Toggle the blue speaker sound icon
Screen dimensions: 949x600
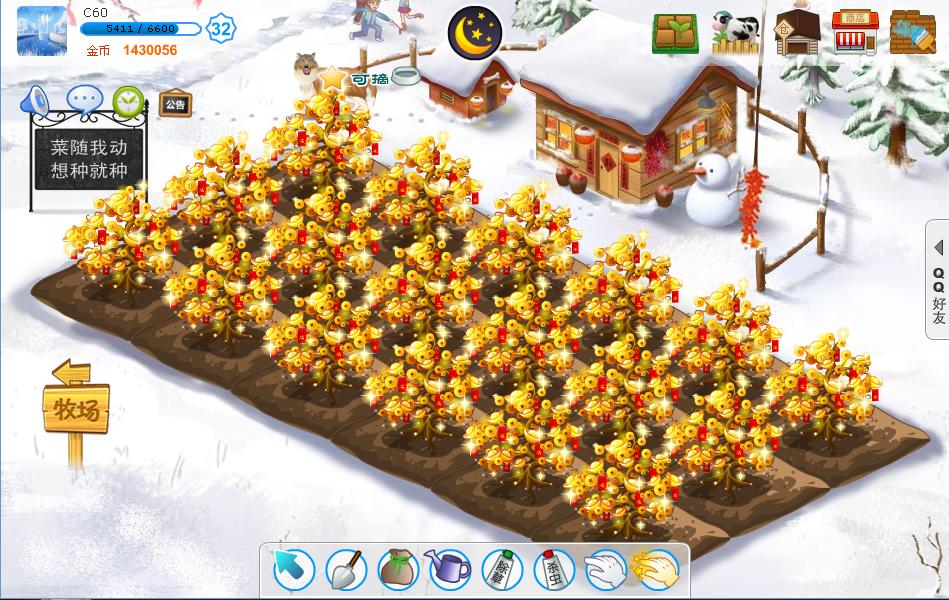pyautogui.click(x=37, y=100)
